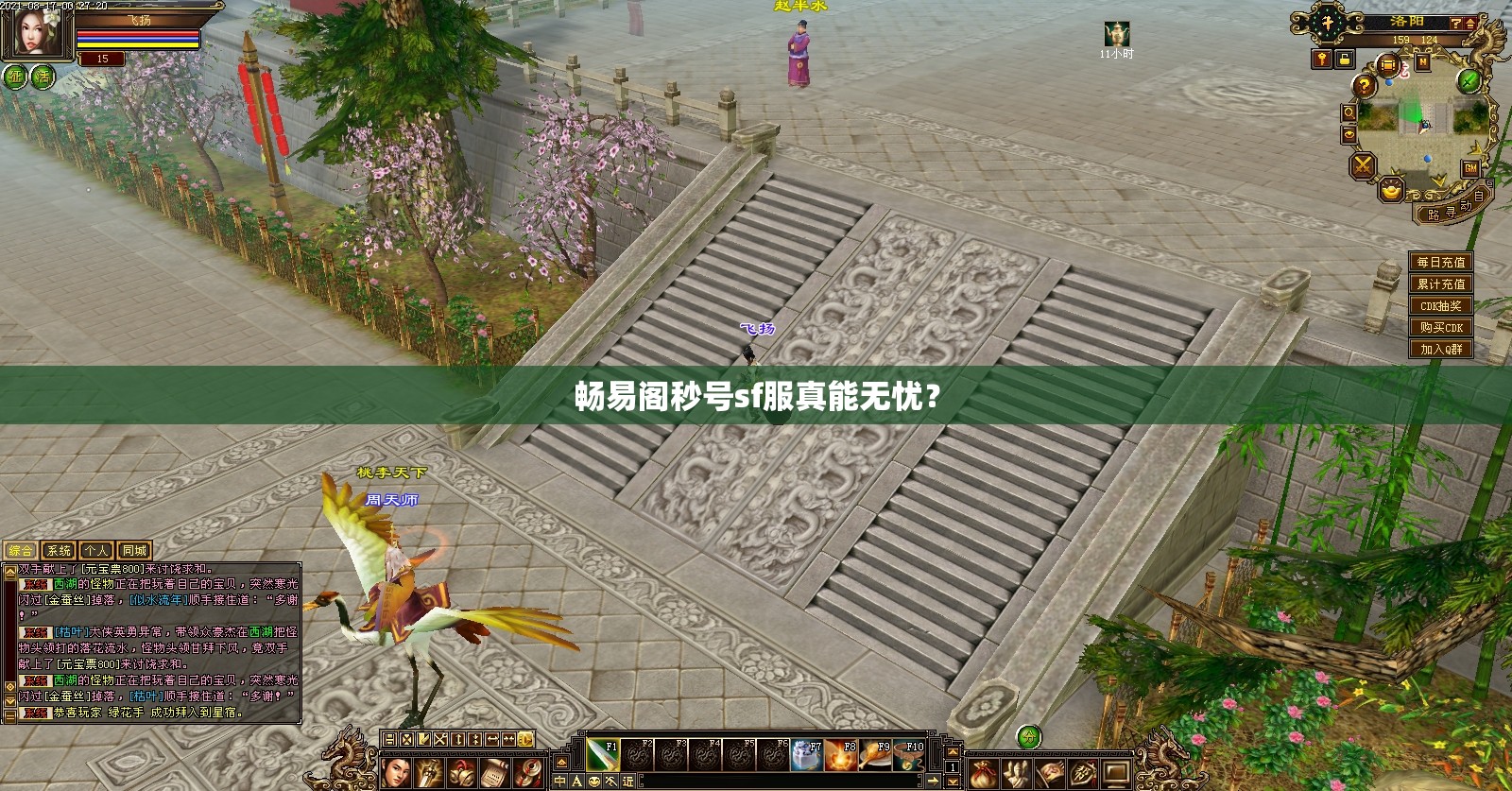Screen dimensions: 1512x791
Task: Click the N shortcut icon on the minimap panel
Action: click(1423, 62)
